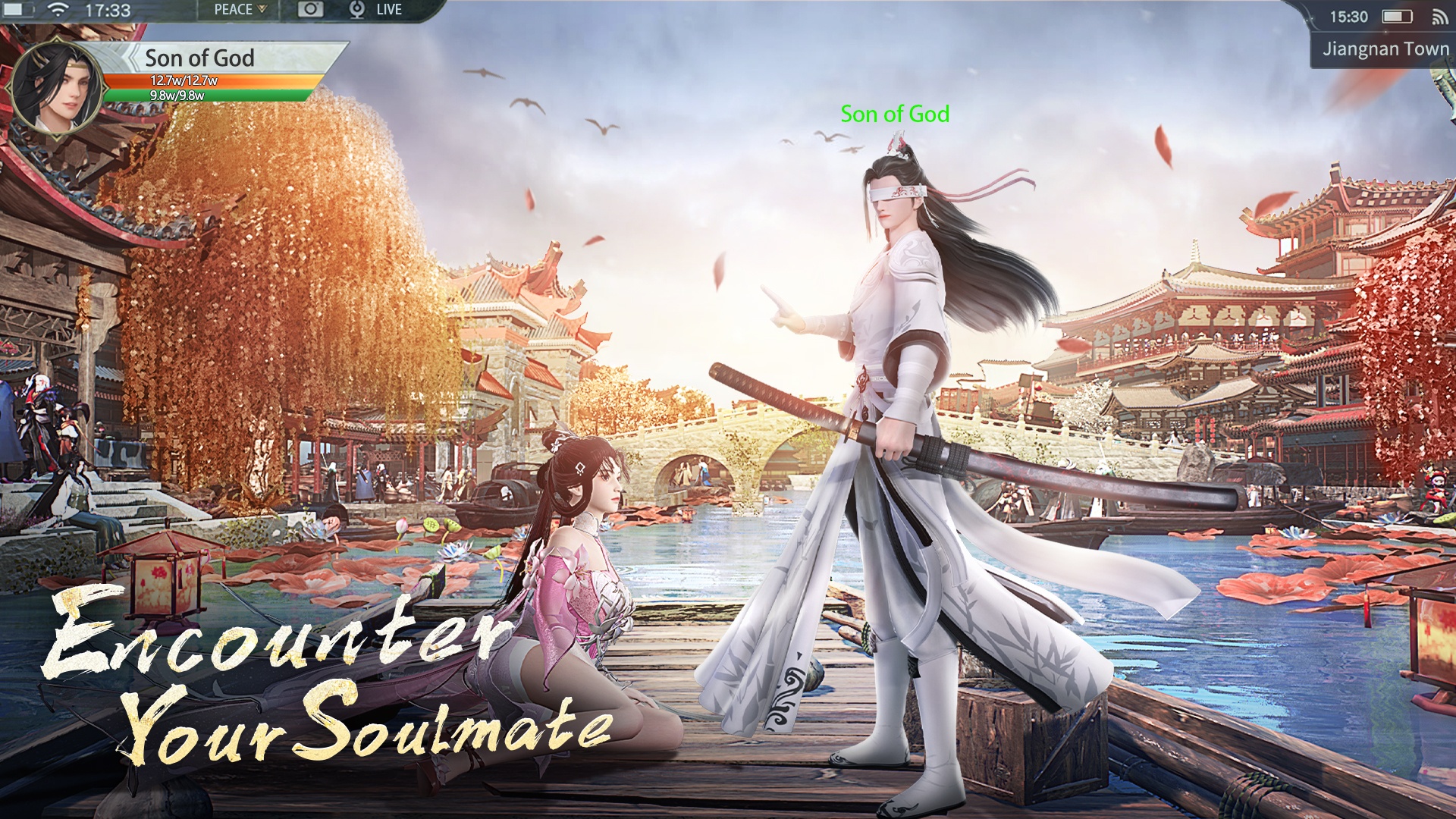
Task: Tap the battery indicator beside 15:30
Action: (1398, 16)
